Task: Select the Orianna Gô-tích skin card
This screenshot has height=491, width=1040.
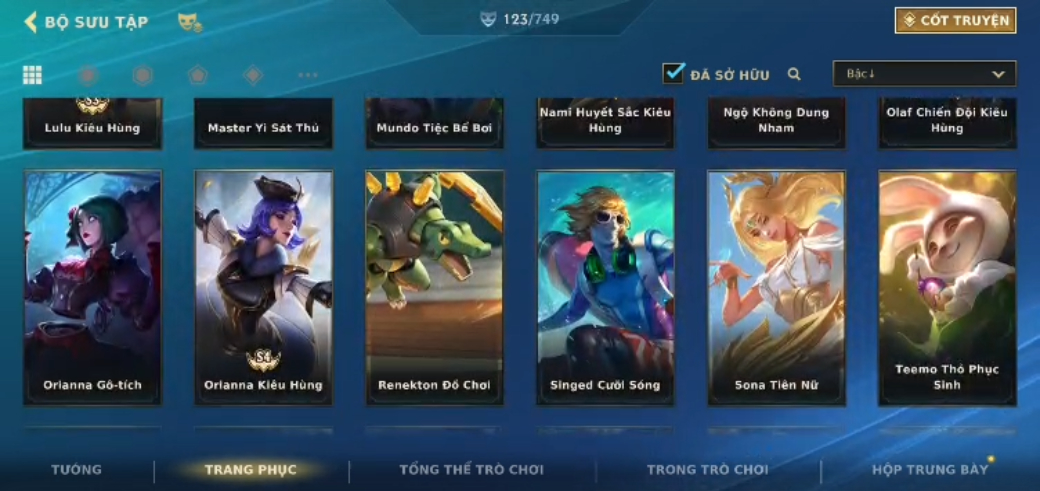Action: pyautogui.click(x=92, y=287)
